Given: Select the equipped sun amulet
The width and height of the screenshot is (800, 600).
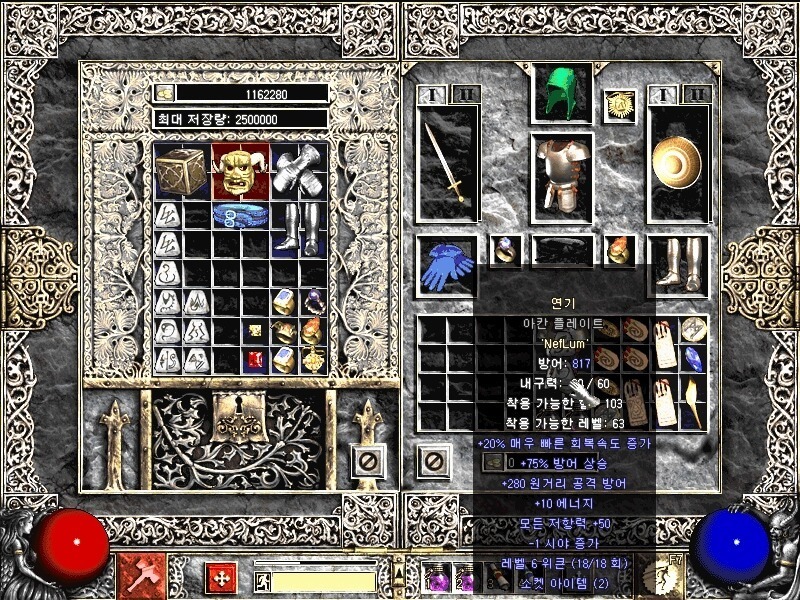Looking at the screenshot, I should [x=619, y=104].
